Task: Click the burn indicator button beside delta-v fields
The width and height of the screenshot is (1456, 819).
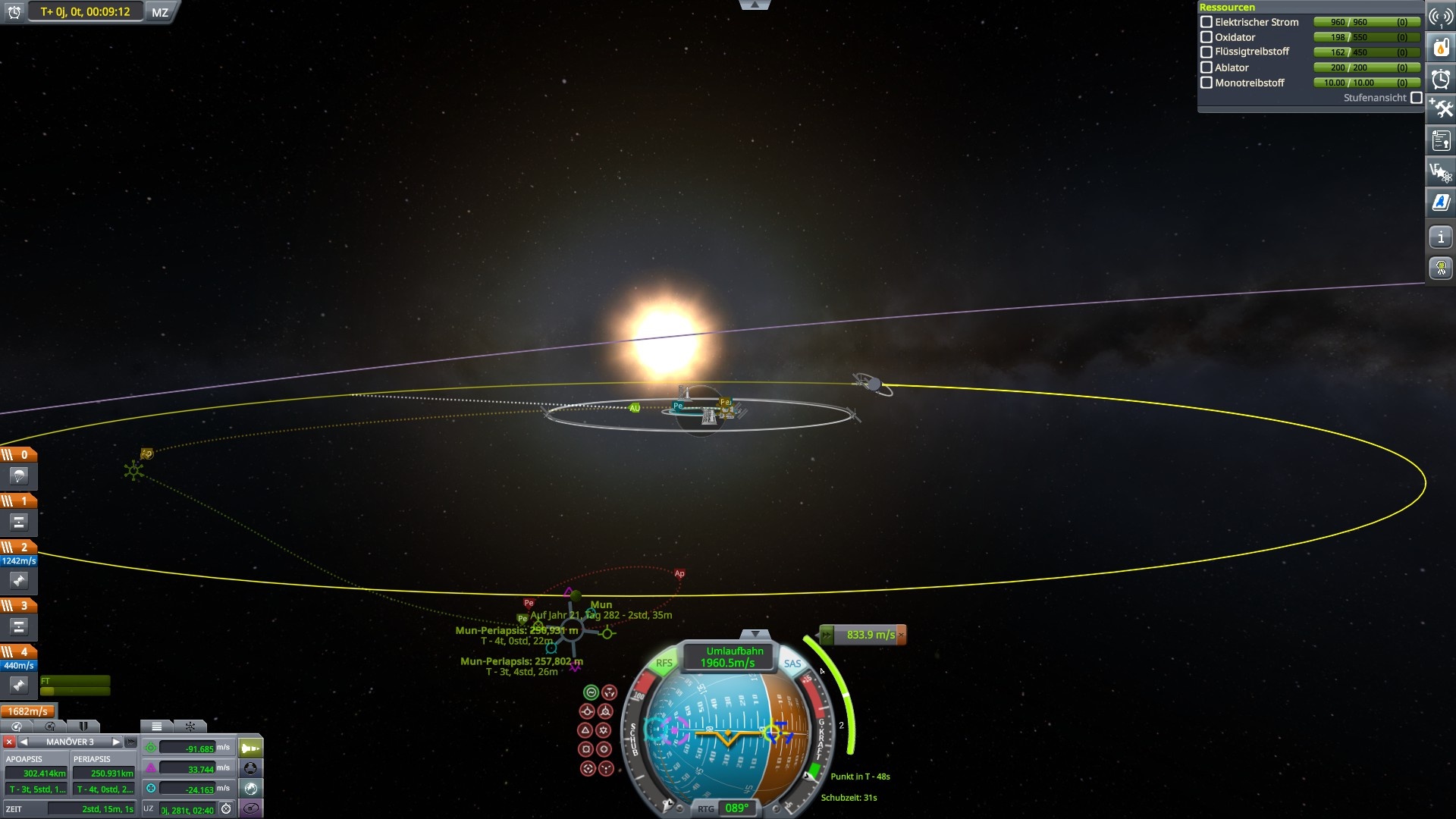Action: (x=250, y=748)
